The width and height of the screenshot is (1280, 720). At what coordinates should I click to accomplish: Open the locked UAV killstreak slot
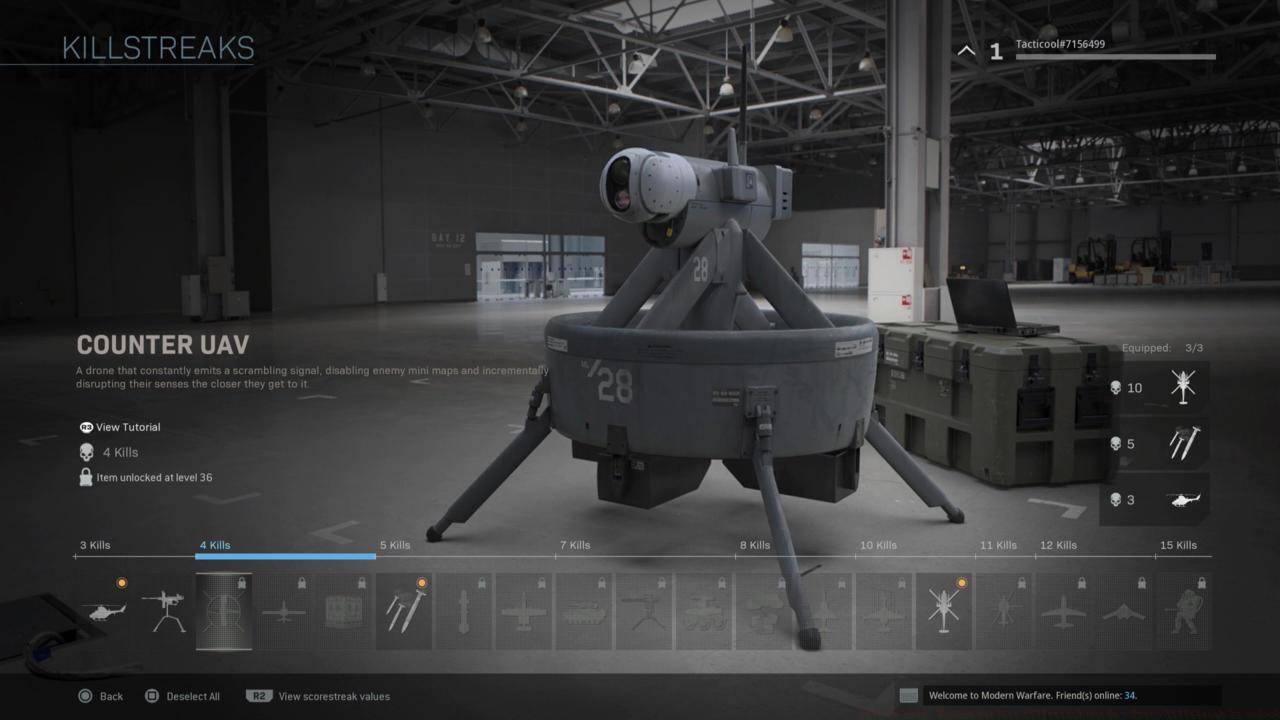point(284,610)
